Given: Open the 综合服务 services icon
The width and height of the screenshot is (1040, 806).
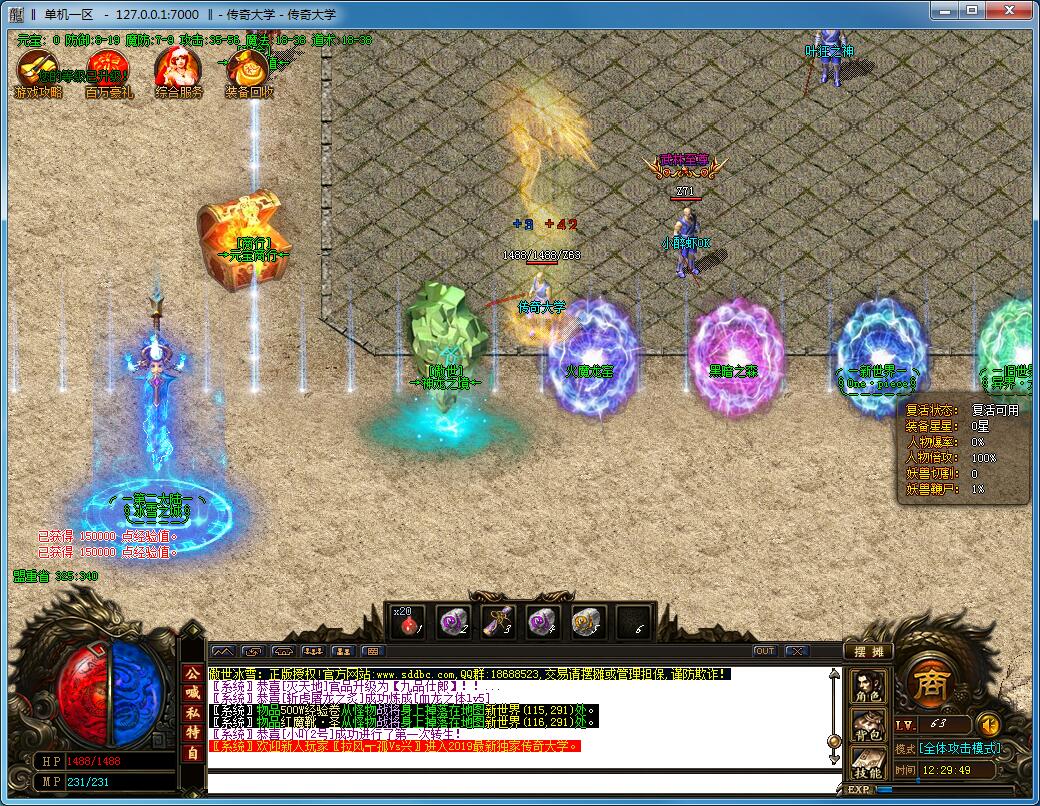Looking at the screenshot, I should (178, 72).
